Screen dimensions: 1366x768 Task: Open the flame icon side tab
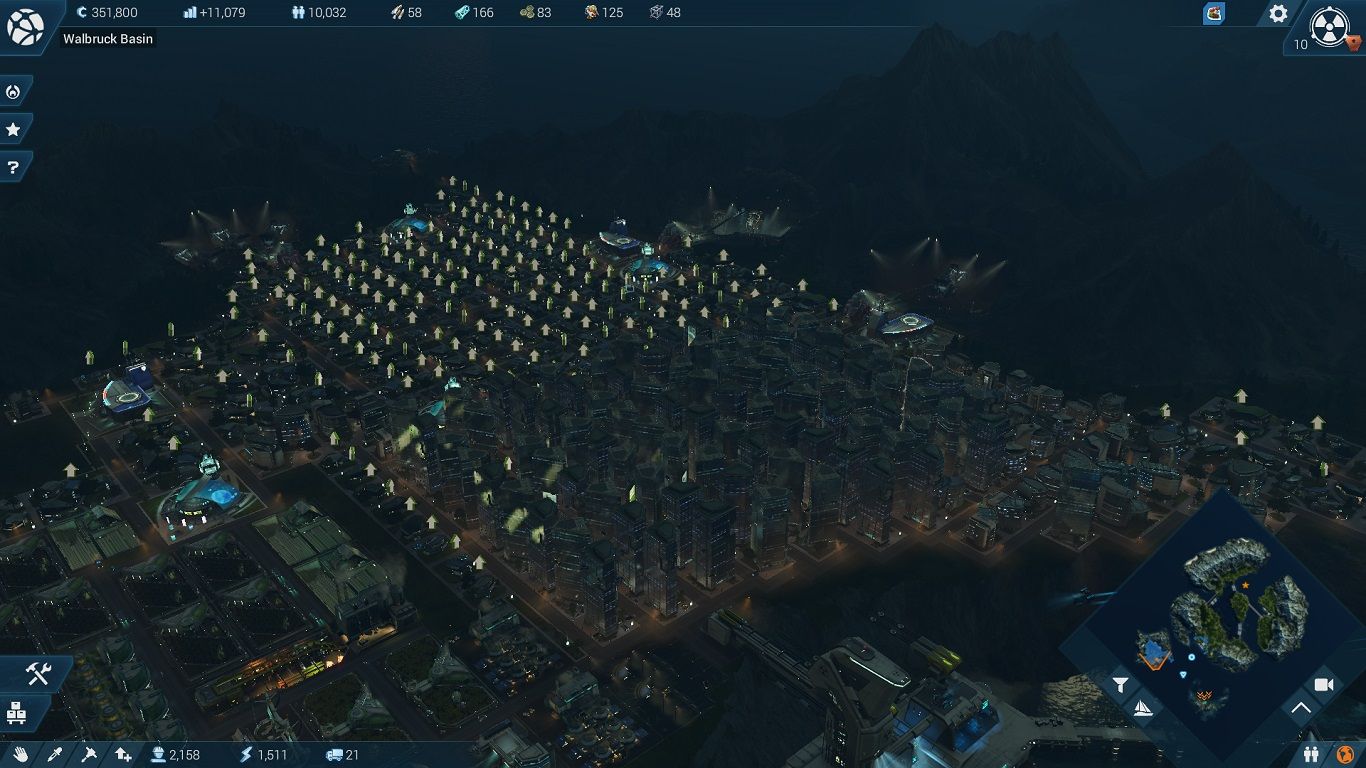[x=13, y=92]
